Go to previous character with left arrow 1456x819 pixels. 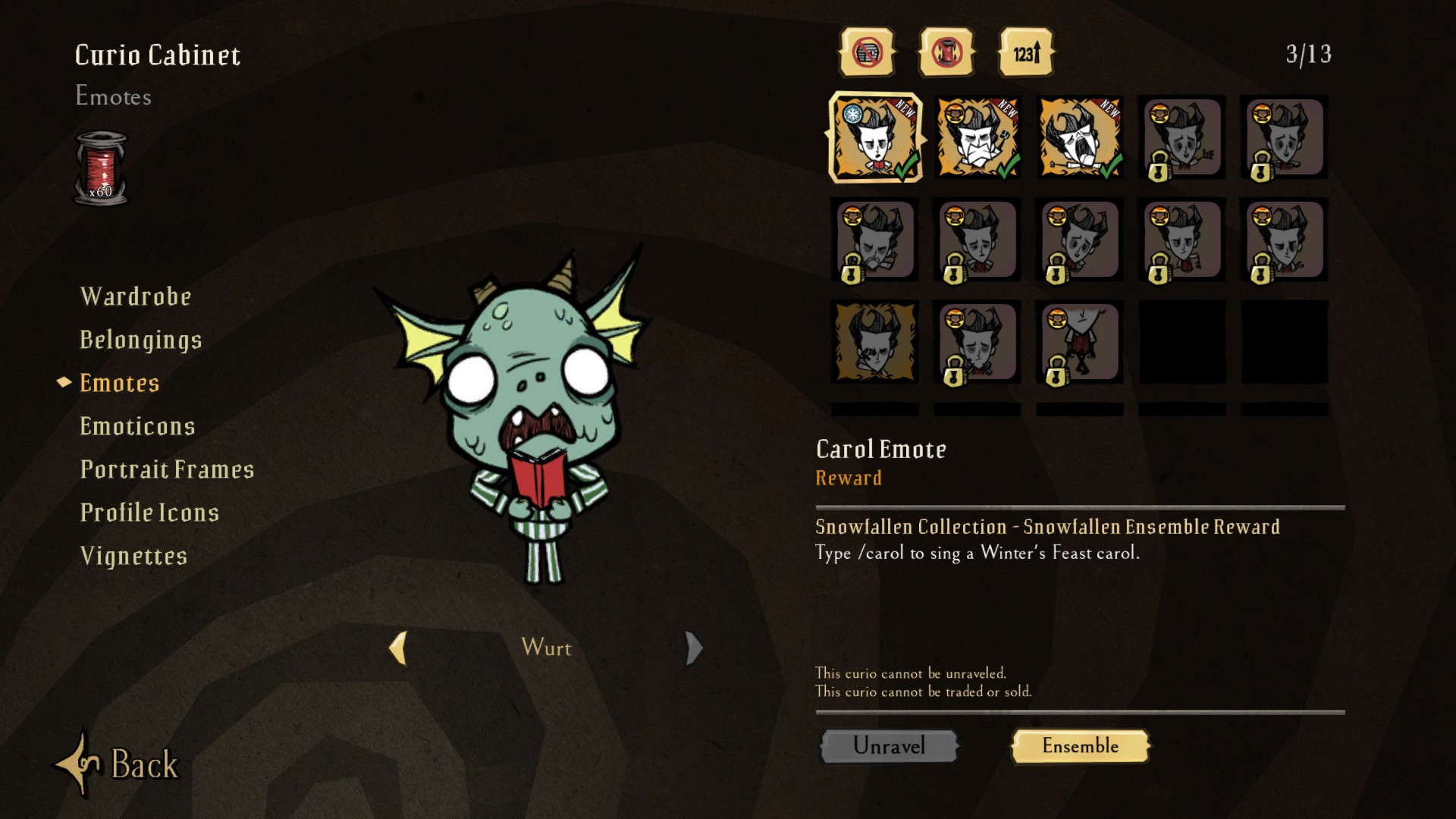pyautogui.click(x=398, y=648)
